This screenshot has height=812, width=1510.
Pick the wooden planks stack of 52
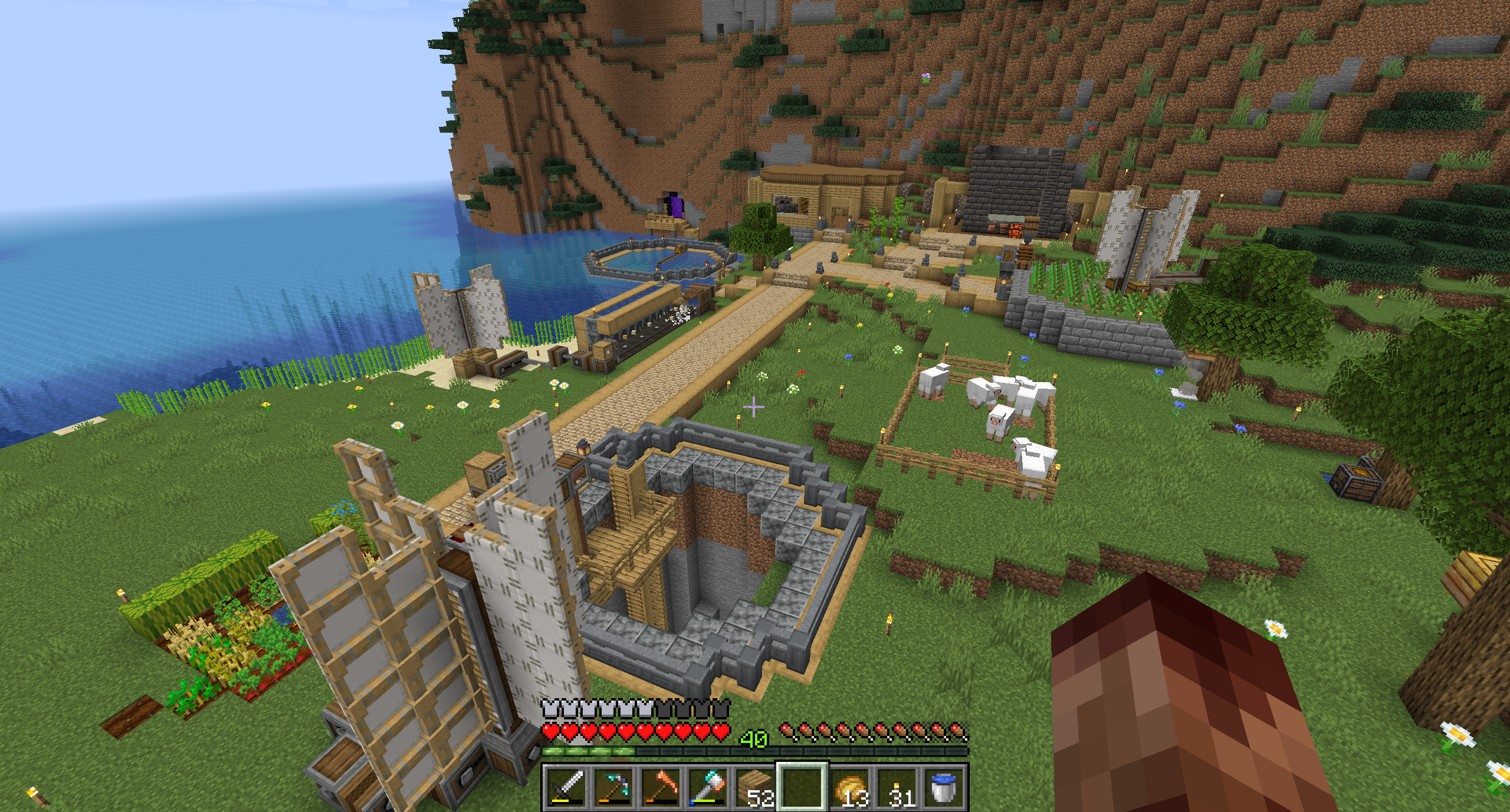(755, 787)
